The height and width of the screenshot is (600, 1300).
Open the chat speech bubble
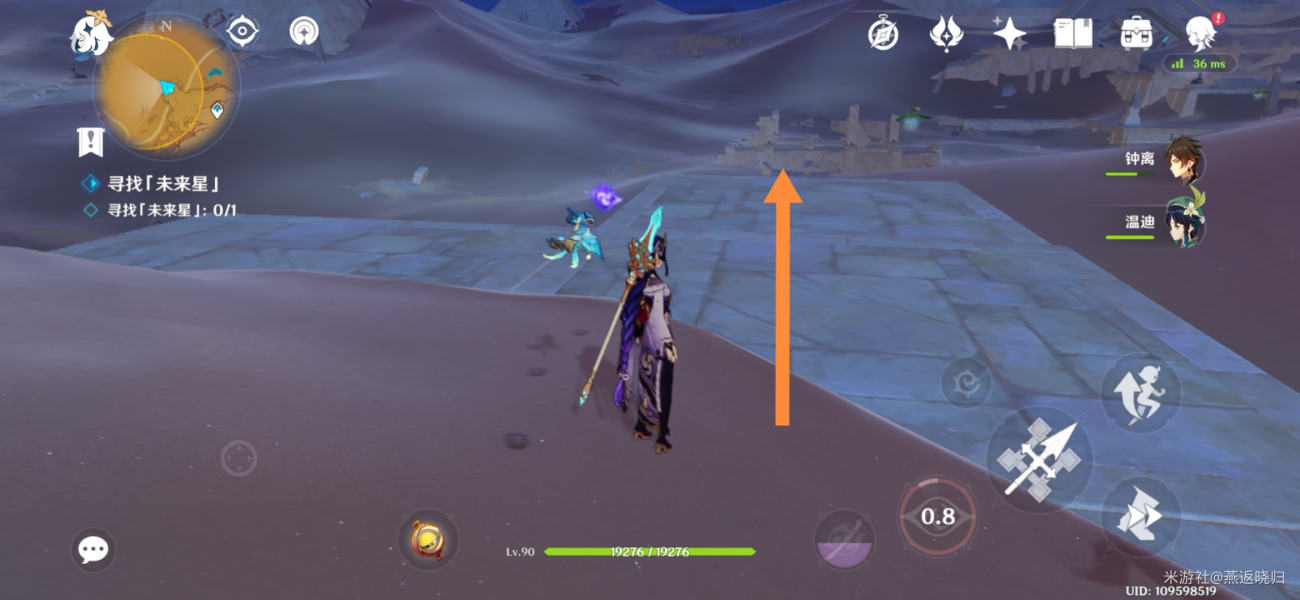pyautogui.click(x=93, y=549)
